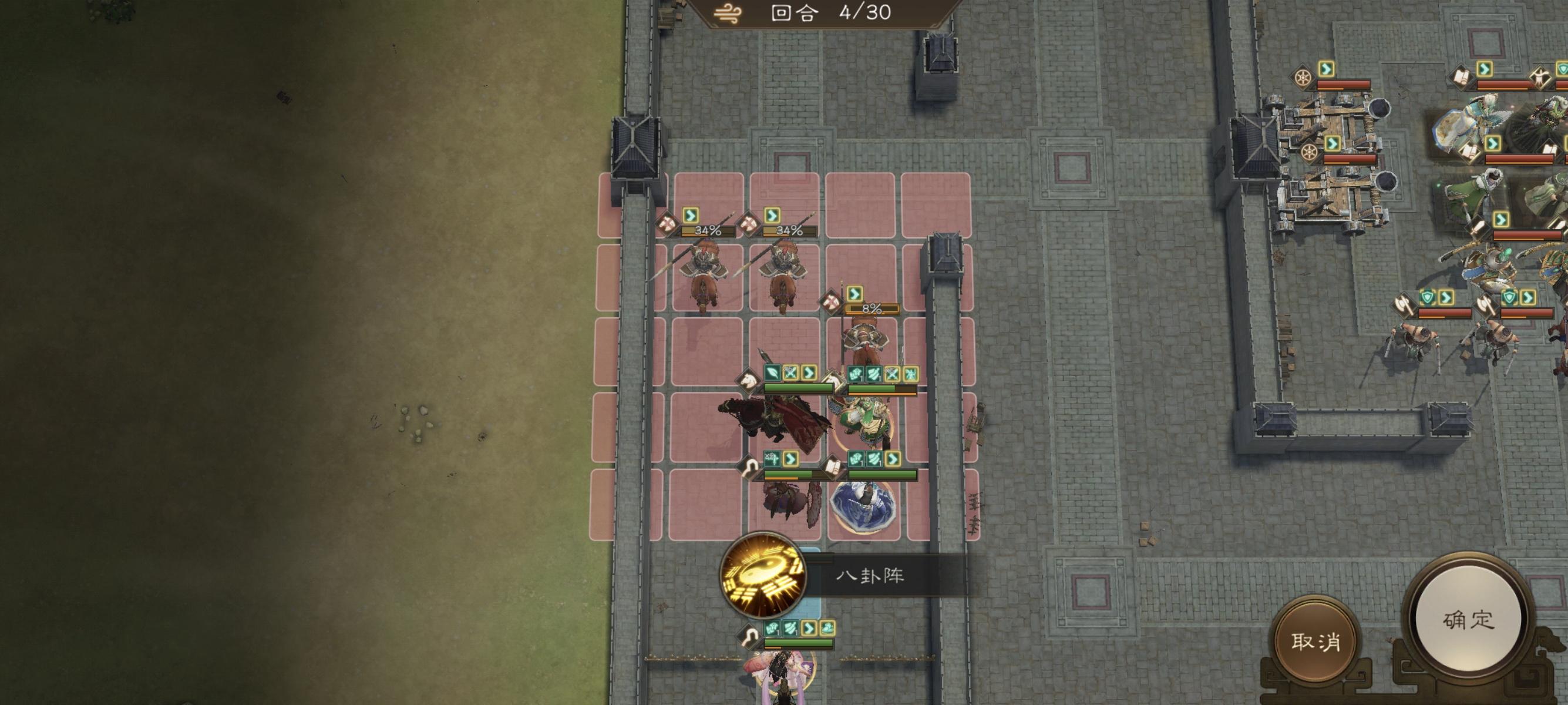This screenshot has height=705, width=1568.
Task: Open the 回合 4/30 turn counter banner
Action: [x=810, y=11]
